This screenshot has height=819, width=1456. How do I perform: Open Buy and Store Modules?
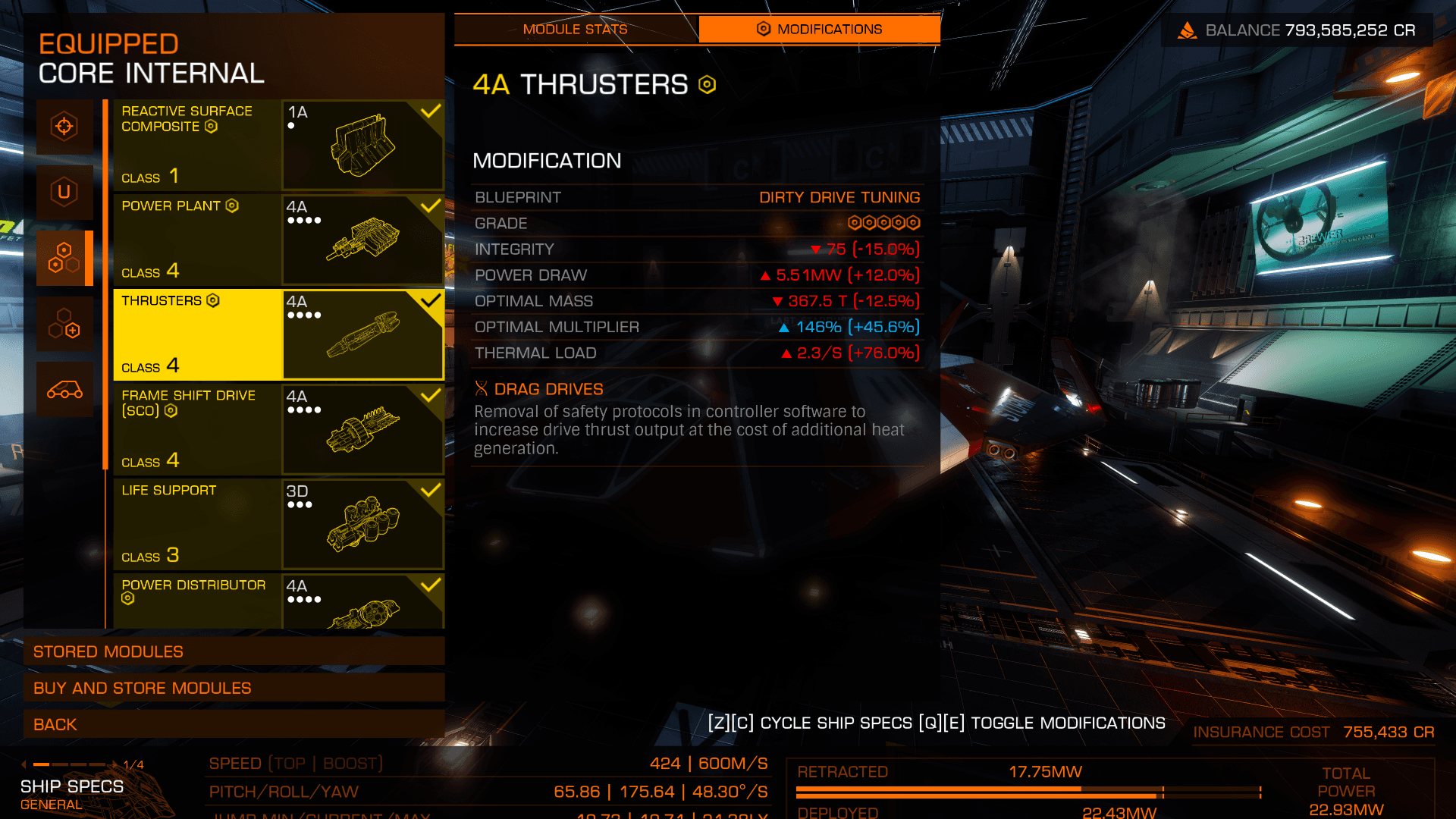pyautogui.click(x=234, y=688)
